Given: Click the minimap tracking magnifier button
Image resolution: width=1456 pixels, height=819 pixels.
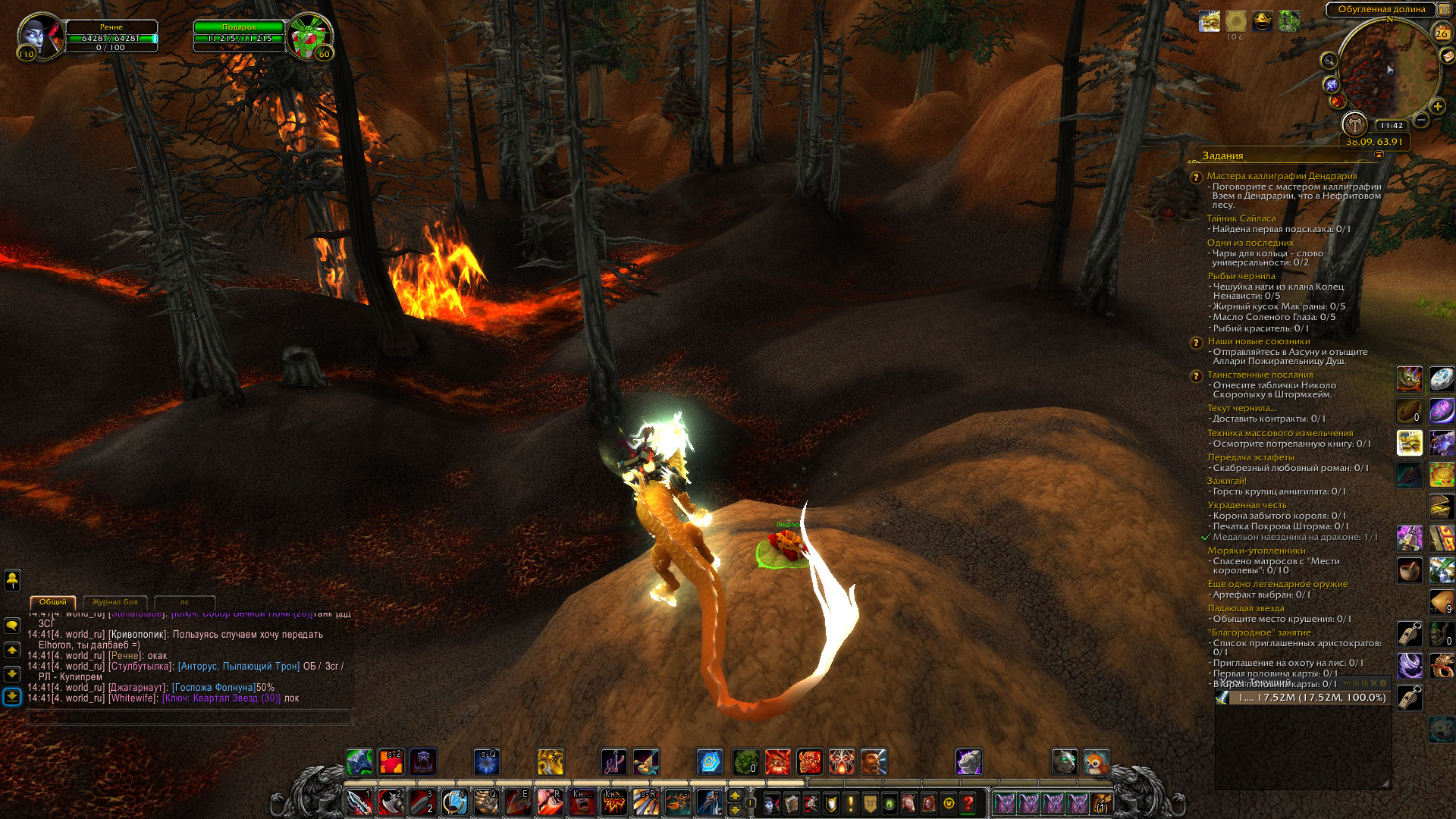Looking at the screenshot, I should [1329, 60].
